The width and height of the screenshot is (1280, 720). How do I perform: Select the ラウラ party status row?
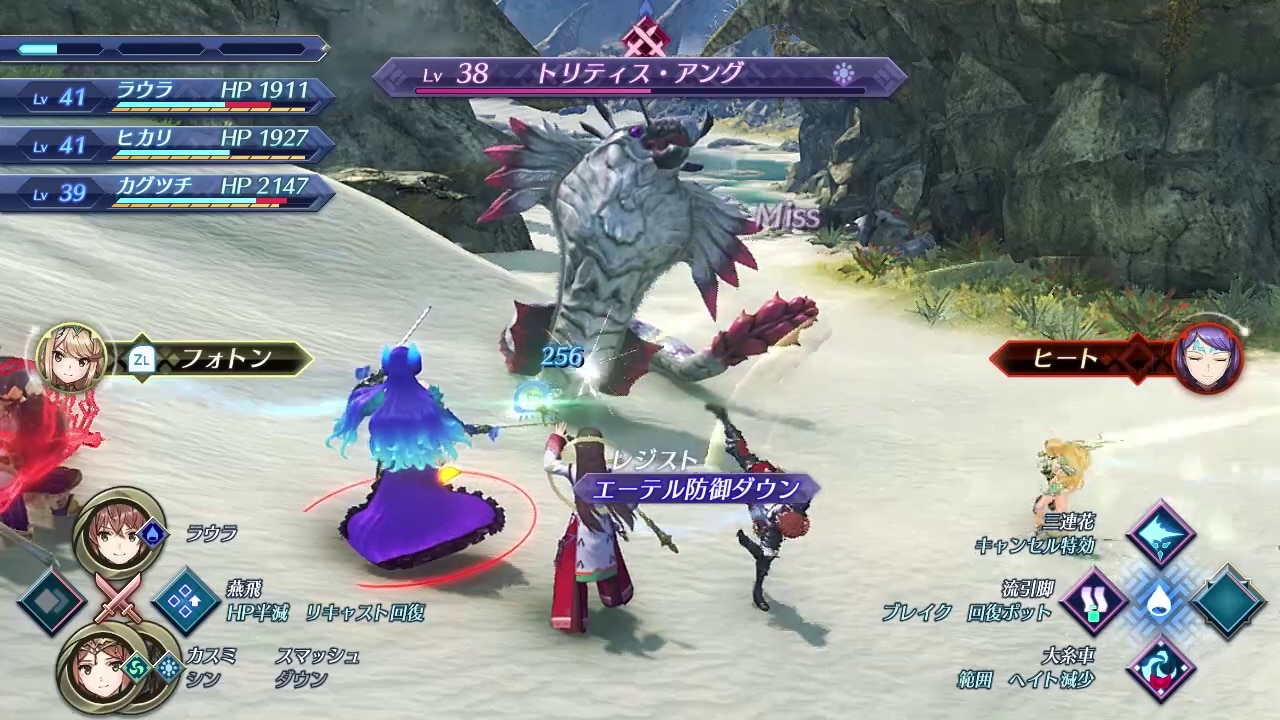(165, 95)
